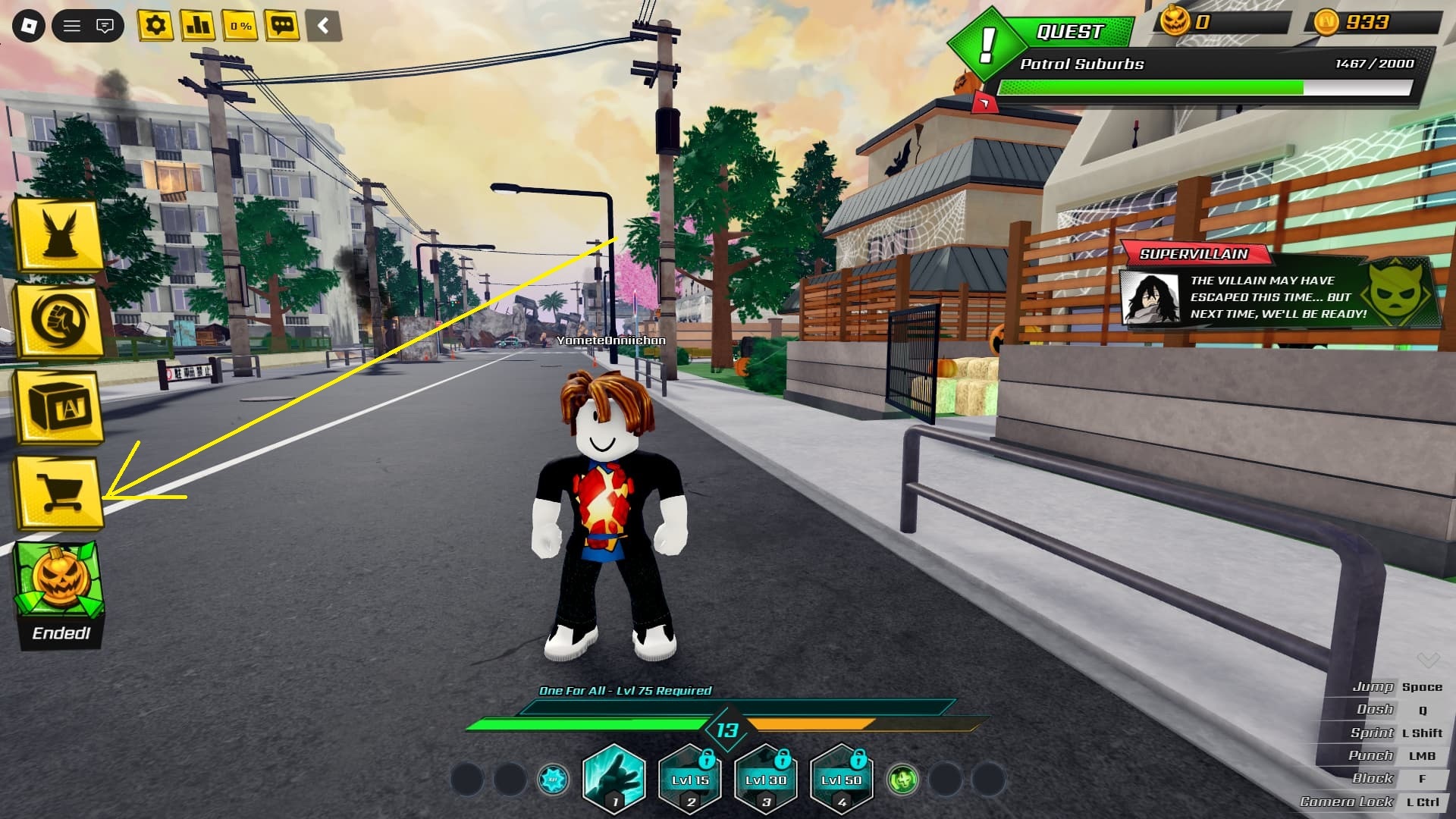Open the Roblox hamburger menu
The height and width of the screenshot is (819, 1456).
click(x=72, y=25)
